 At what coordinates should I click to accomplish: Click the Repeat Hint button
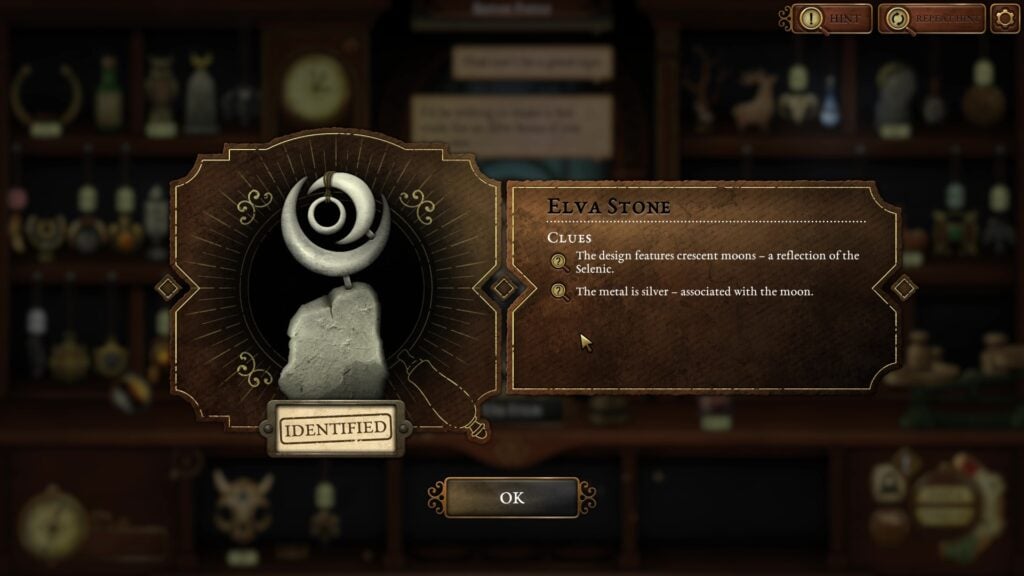click(931, 18)
